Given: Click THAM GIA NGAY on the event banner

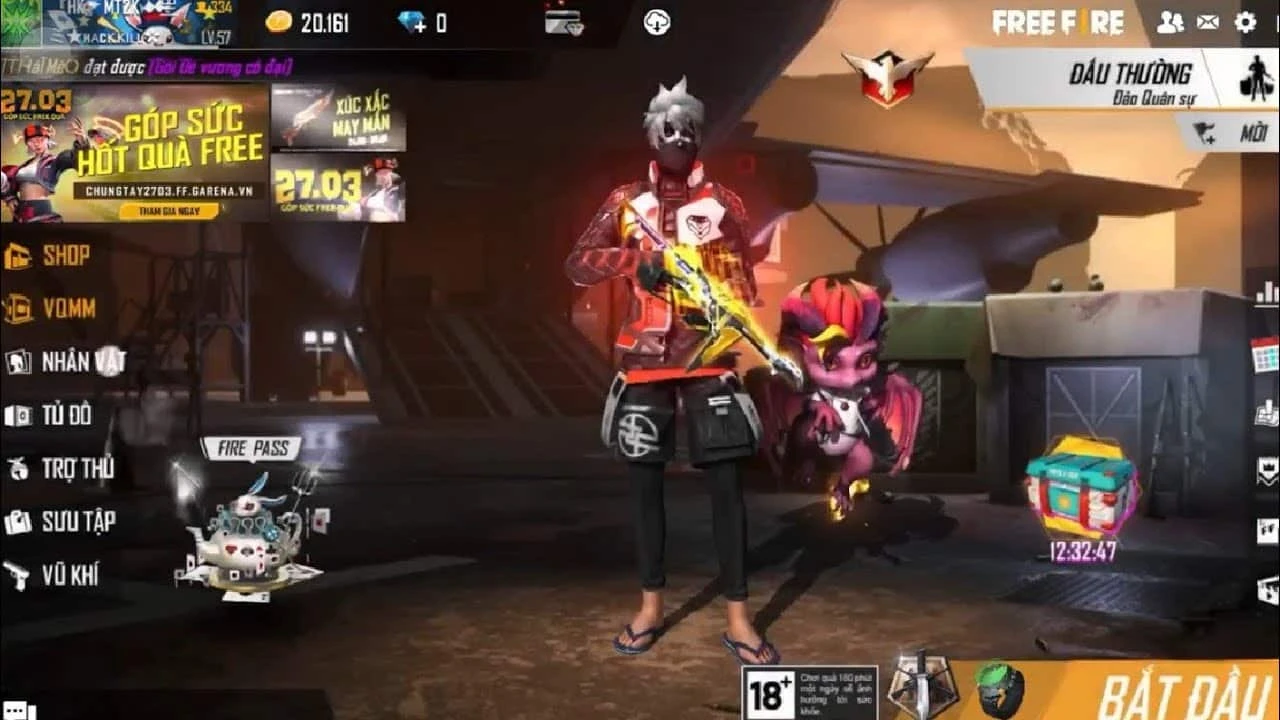Looking at the screenshot, I should 172,212.
